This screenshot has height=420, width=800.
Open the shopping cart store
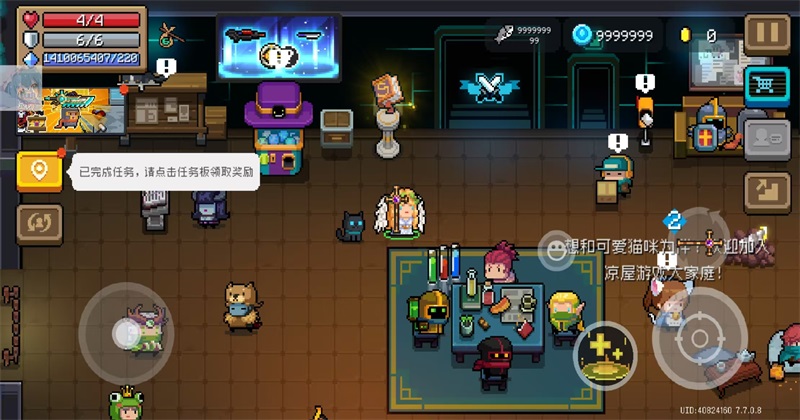click(767, 86)
